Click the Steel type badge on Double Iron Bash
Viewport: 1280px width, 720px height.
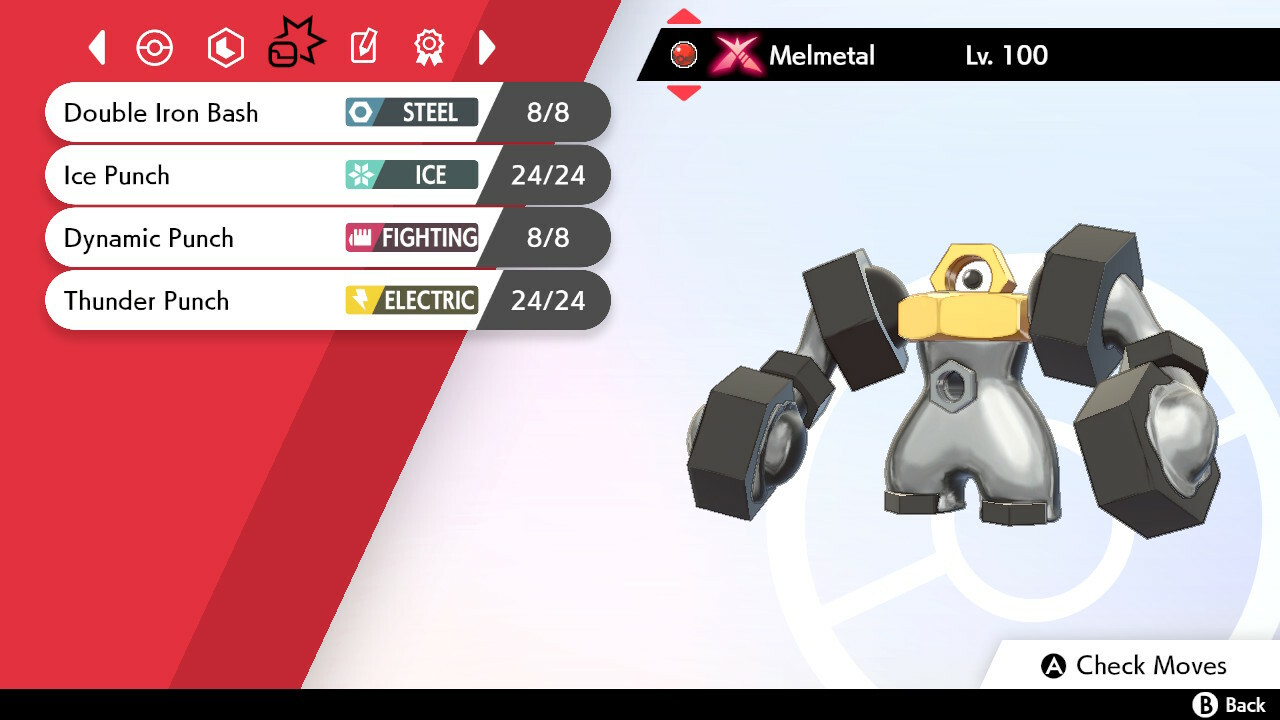click(x=410, y=112)
